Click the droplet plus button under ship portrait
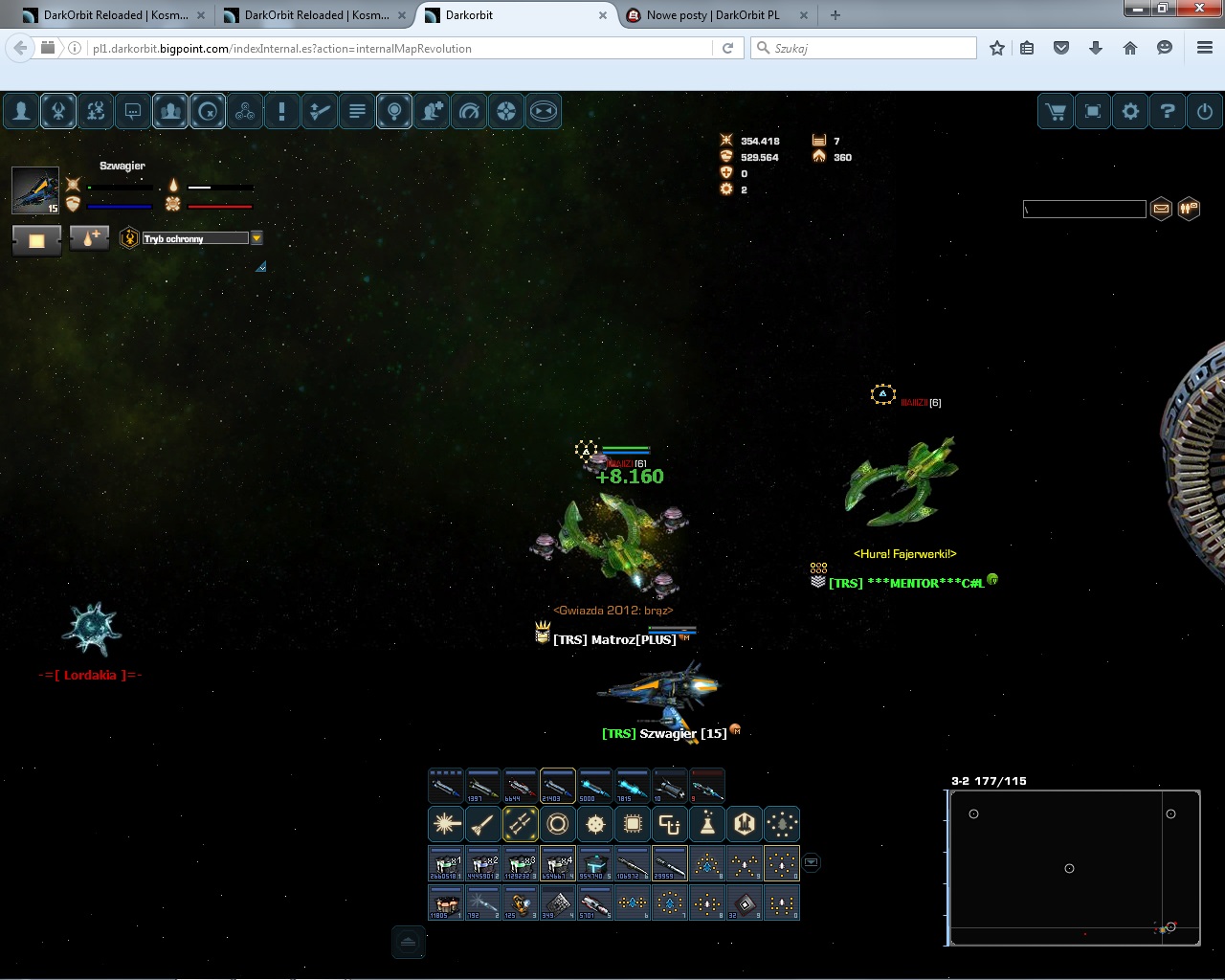 point(89,239)
